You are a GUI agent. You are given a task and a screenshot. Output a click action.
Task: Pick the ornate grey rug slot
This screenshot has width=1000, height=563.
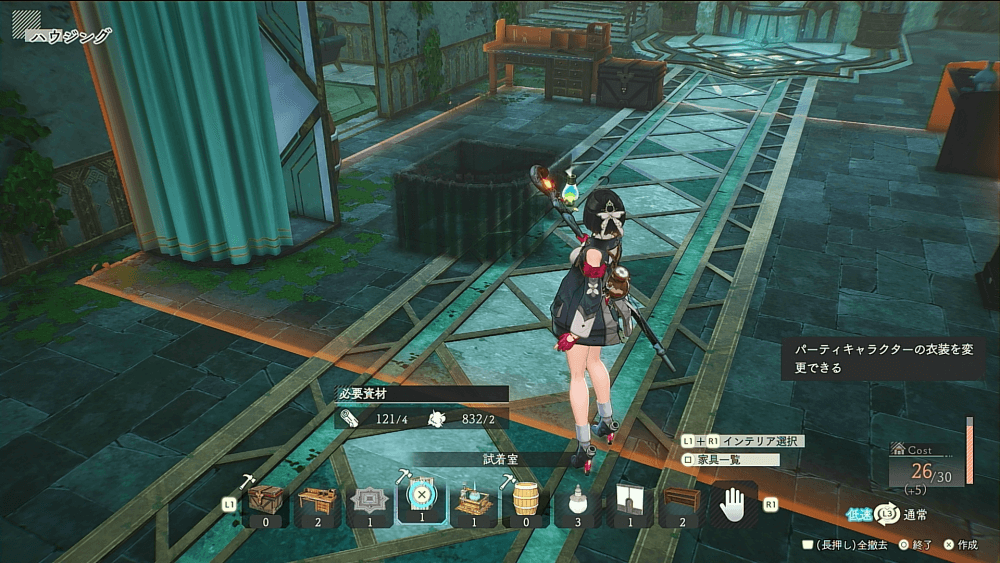coord(370,501)
